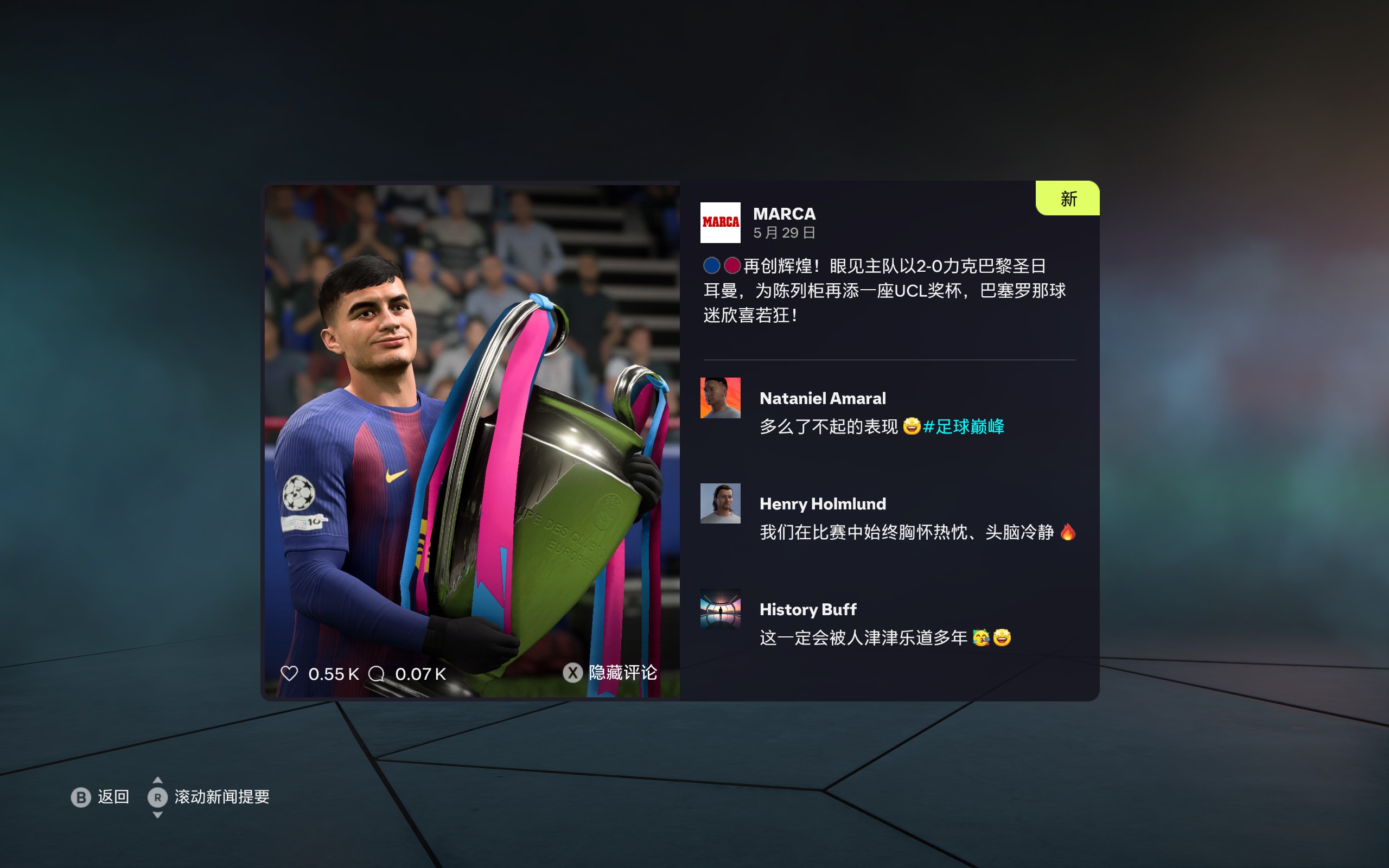Like the post with the heart icon
This screenshot has height=868, width=1389.
point(289,673)
